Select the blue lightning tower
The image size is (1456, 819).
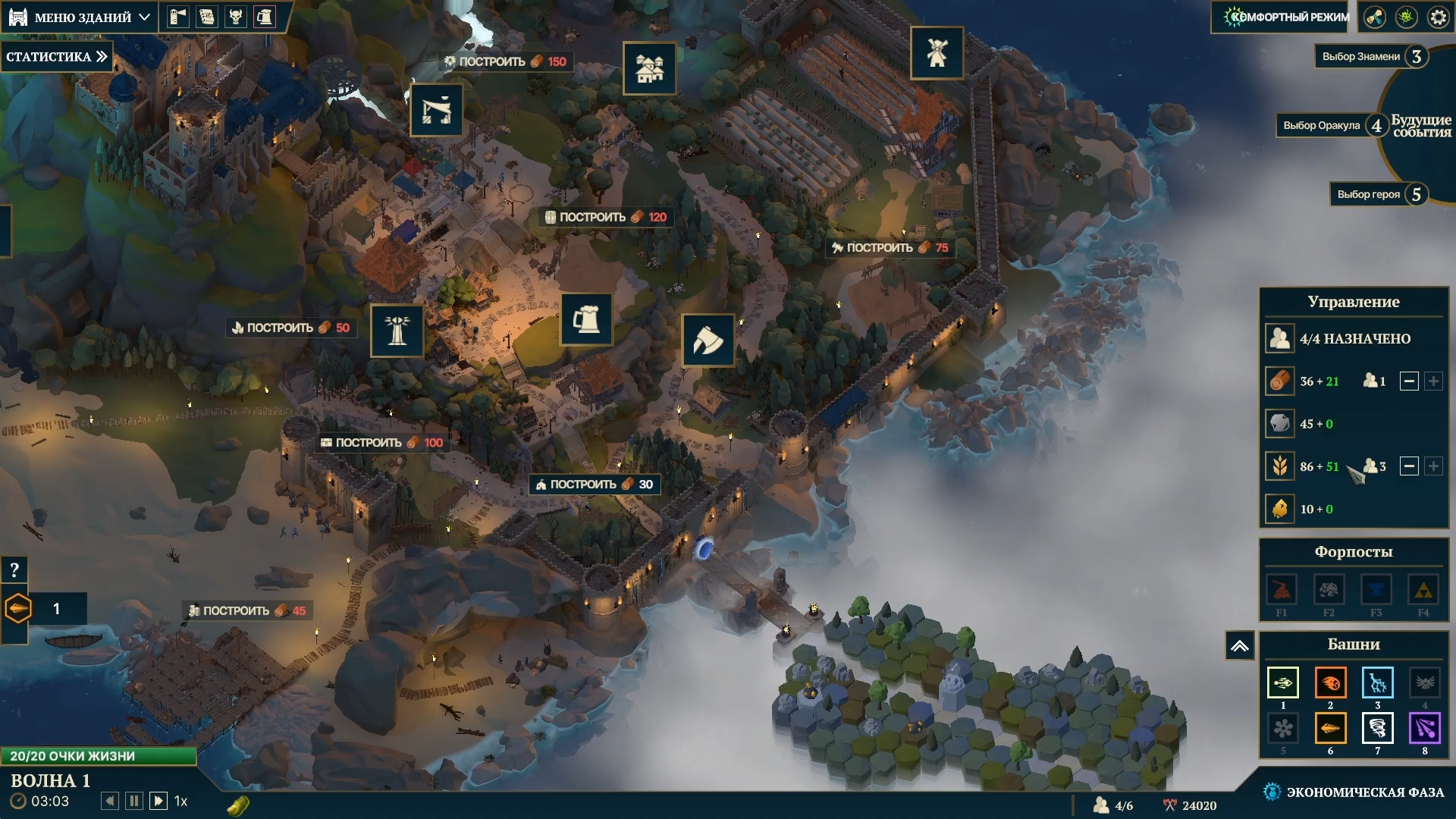coord(1377,682)
